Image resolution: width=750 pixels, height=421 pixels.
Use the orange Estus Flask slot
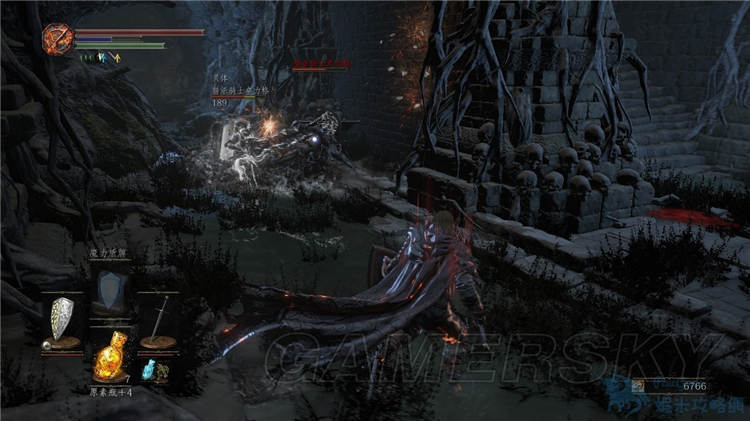tap(109, 357)
